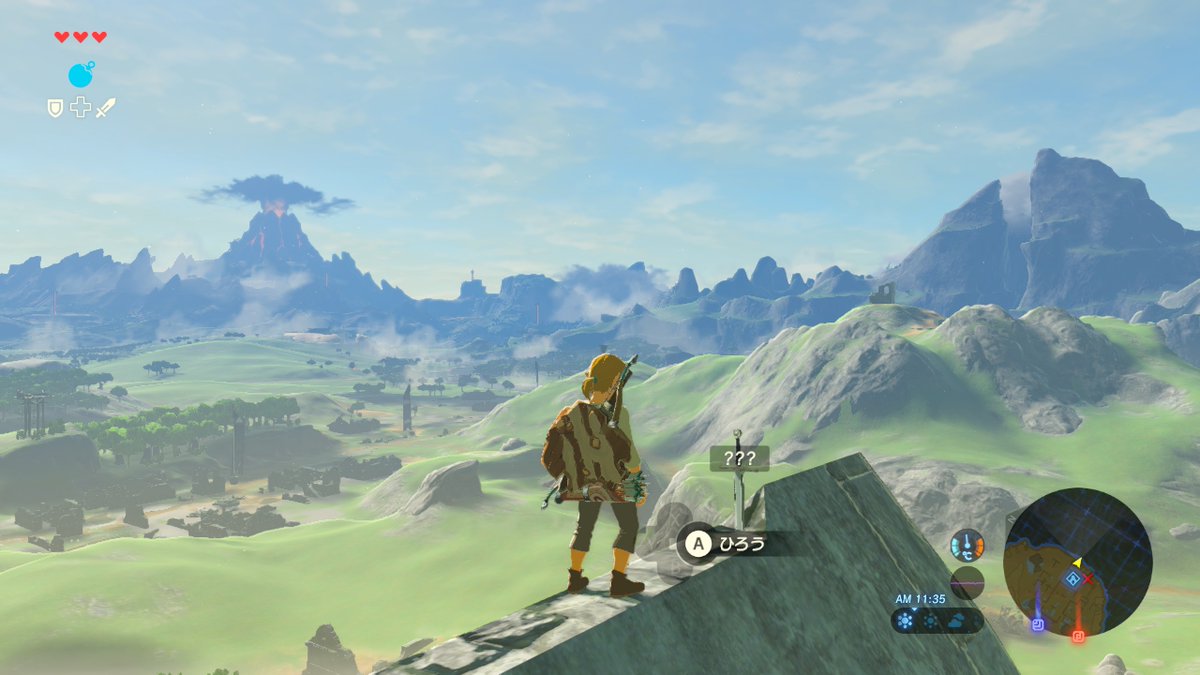Select the sword weapon icon
The width and height of the screenshot is (1200, 675).
pos(105,107)
